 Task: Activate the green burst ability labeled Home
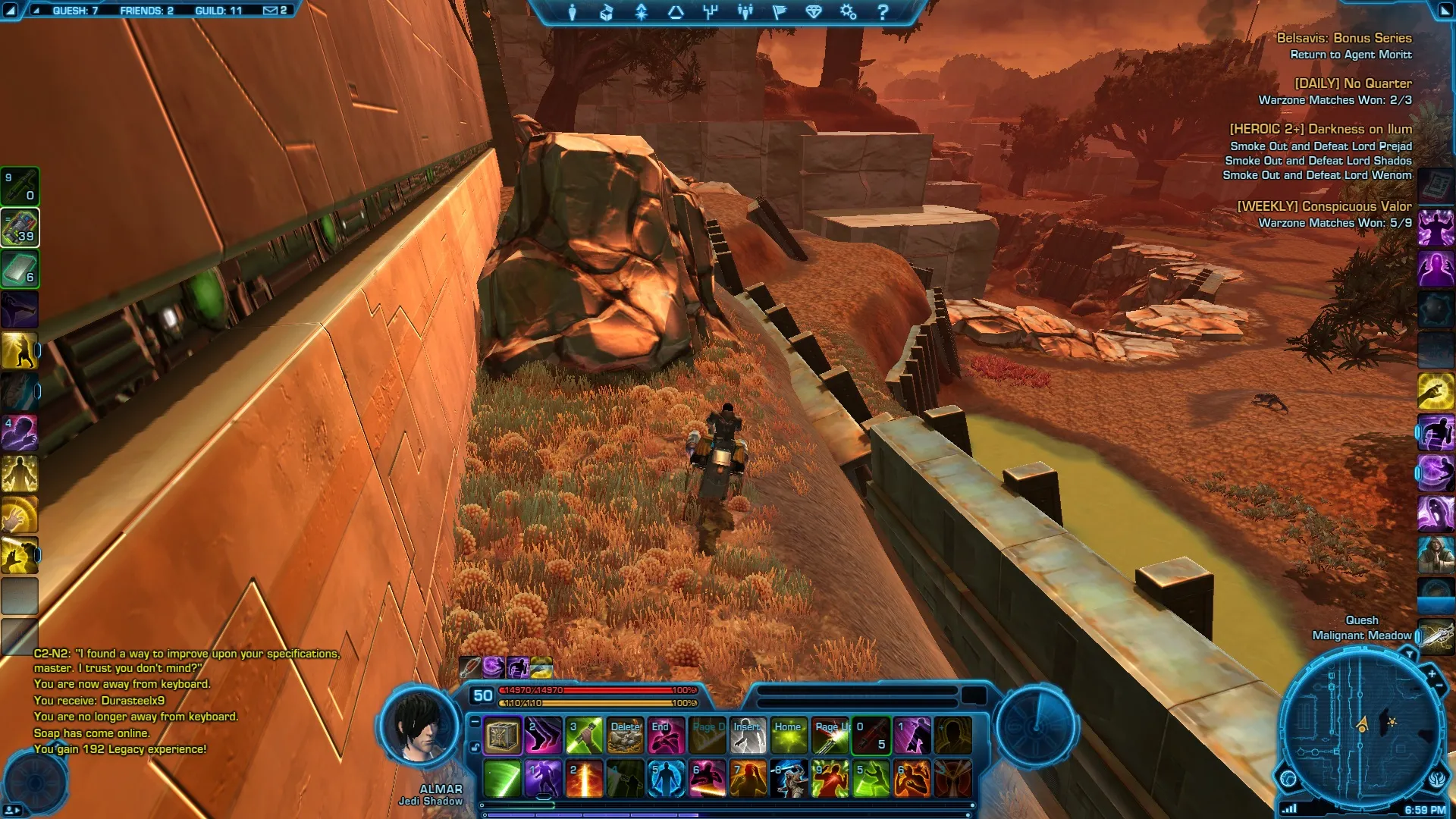pos(789,736)
